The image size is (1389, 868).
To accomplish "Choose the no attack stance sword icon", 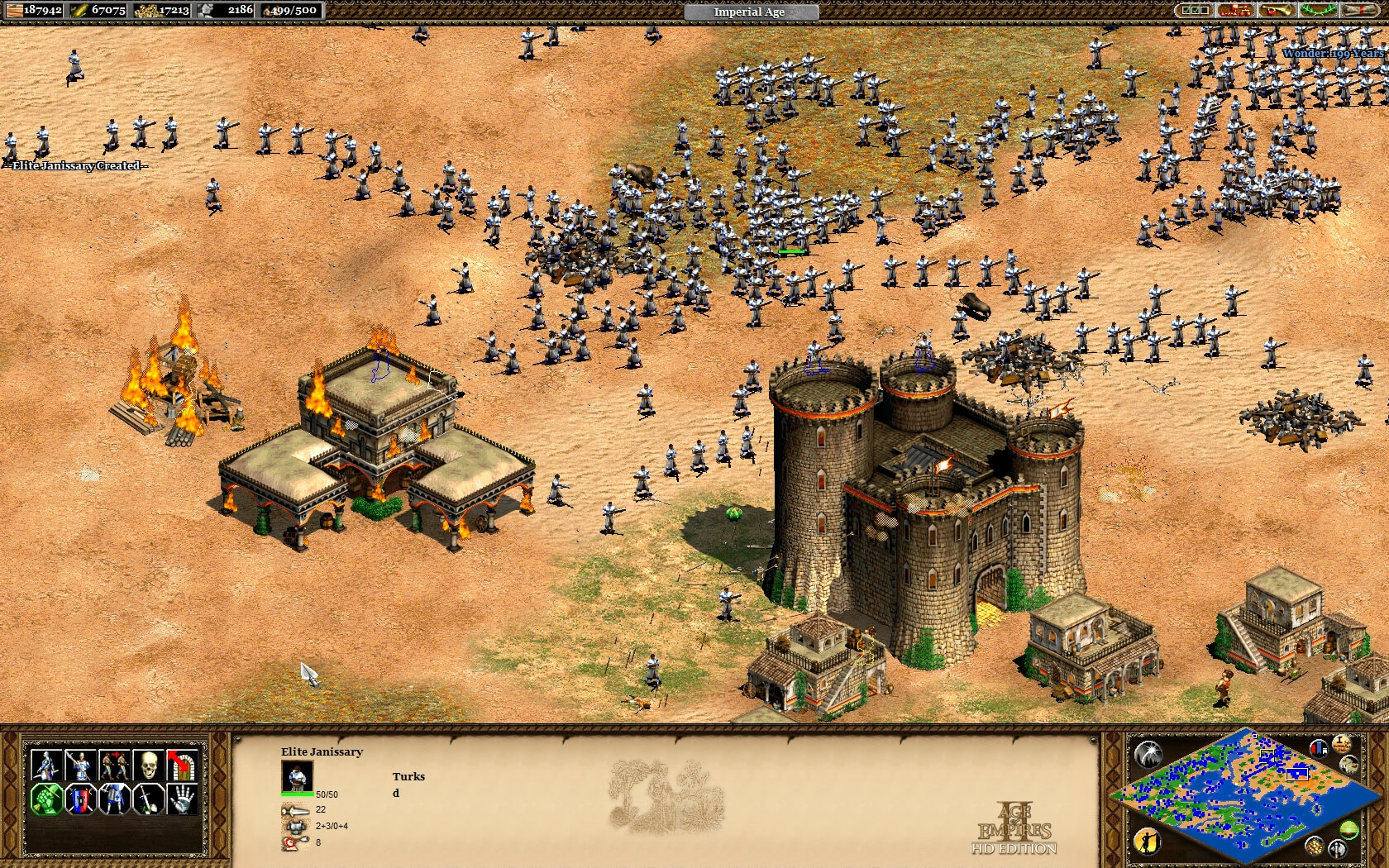I will point(149,800).
